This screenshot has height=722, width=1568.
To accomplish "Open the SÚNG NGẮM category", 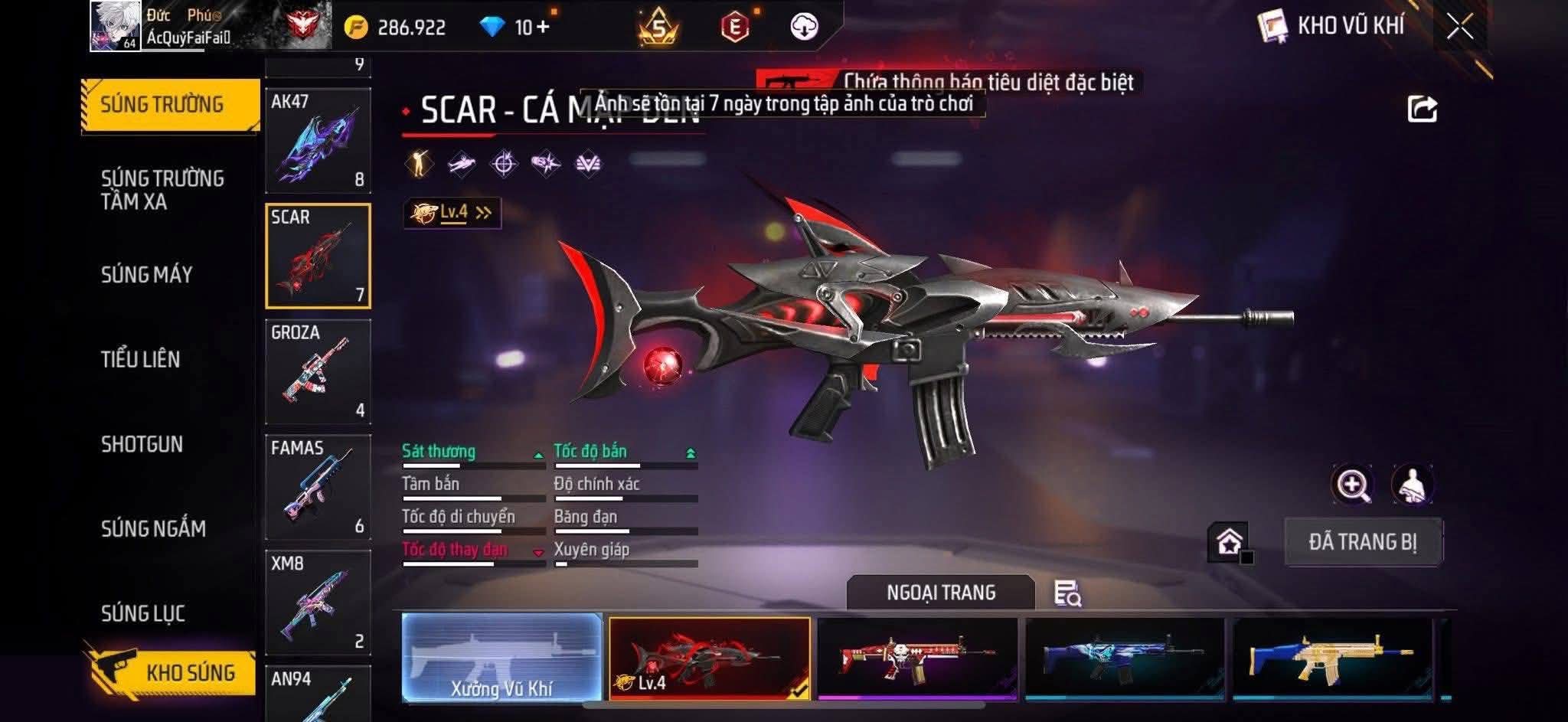I will (153, 528).
